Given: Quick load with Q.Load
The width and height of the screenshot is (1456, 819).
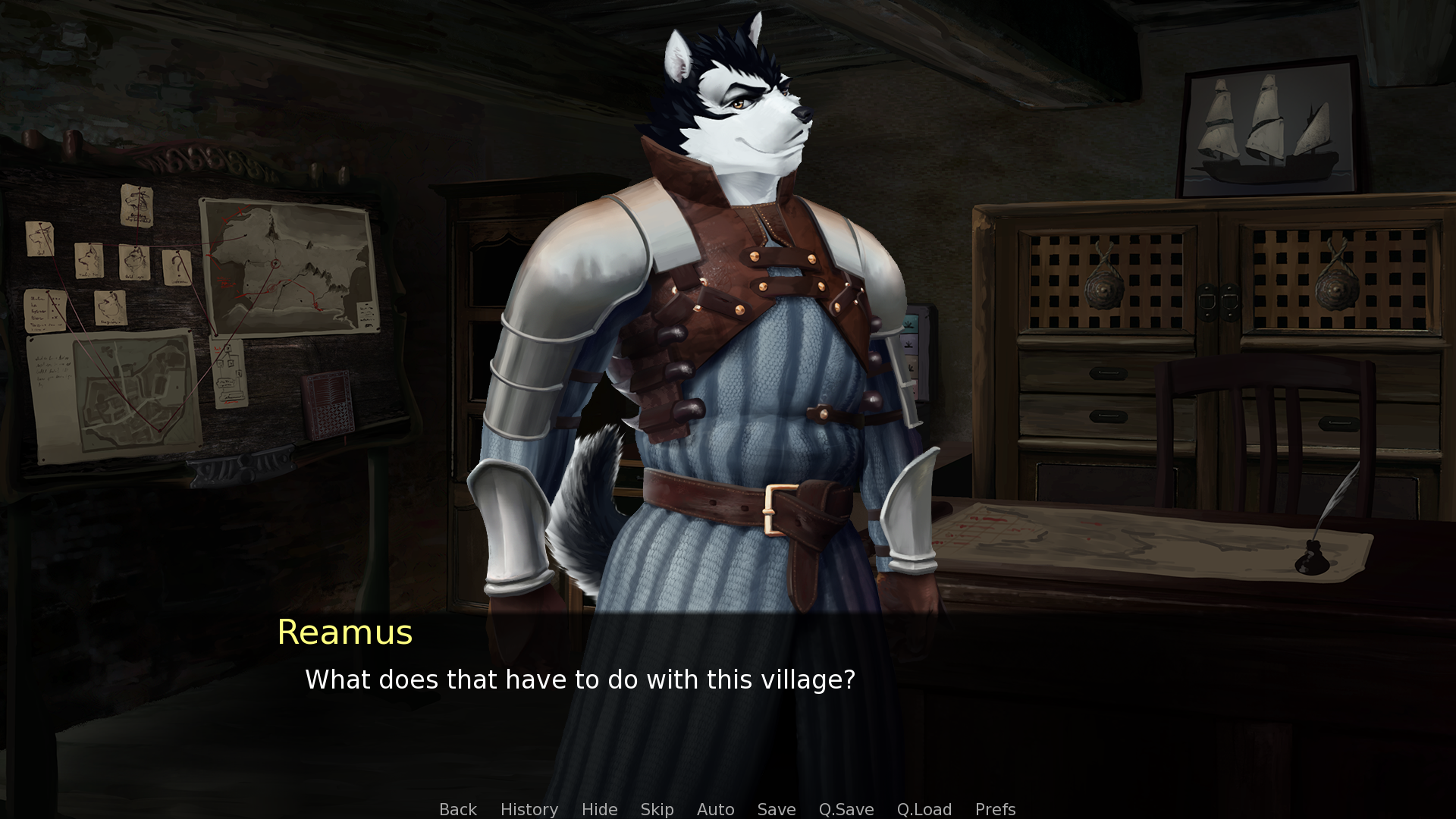Looking at the screenshot, I should point(924,809).
